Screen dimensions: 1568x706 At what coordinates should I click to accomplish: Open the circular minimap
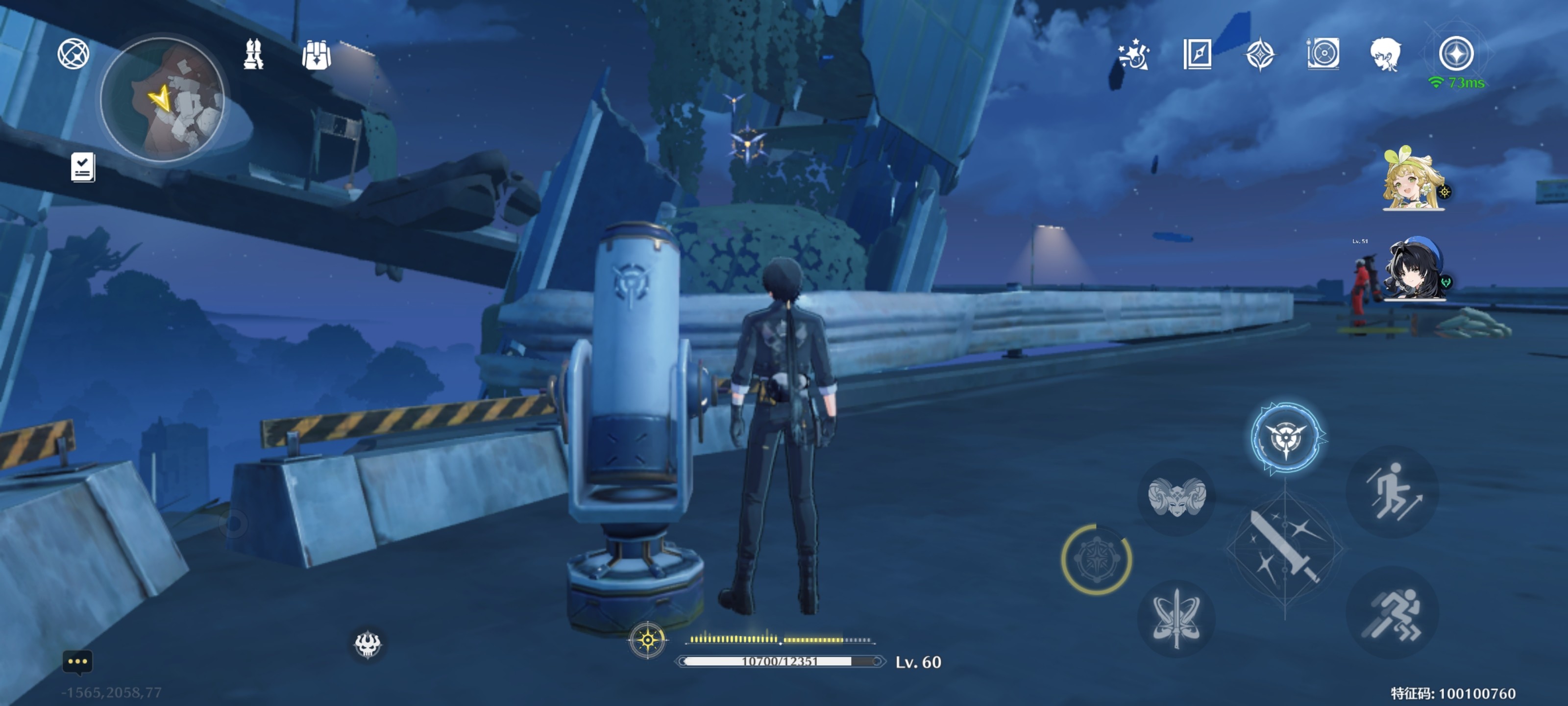tap(162, 100)
